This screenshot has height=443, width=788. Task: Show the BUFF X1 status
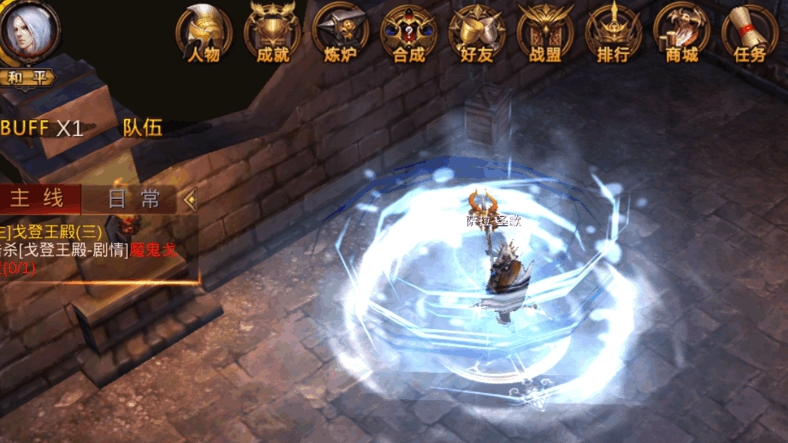click(42, 128)
